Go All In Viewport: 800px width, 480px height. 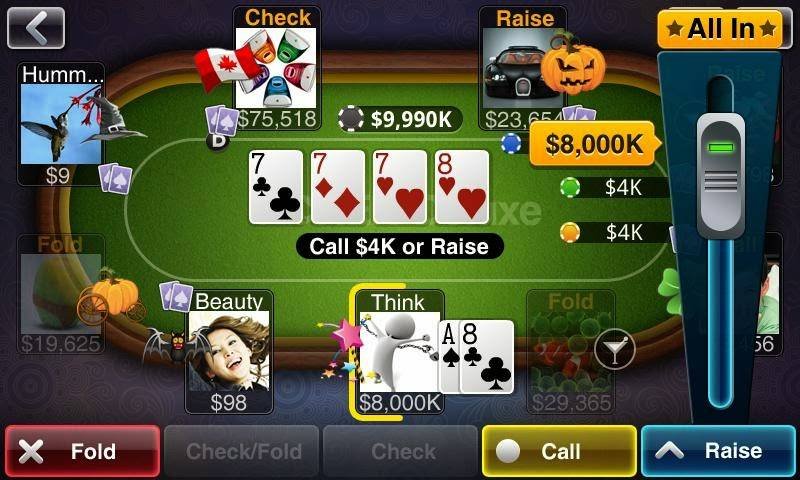(x=719, y=28)
